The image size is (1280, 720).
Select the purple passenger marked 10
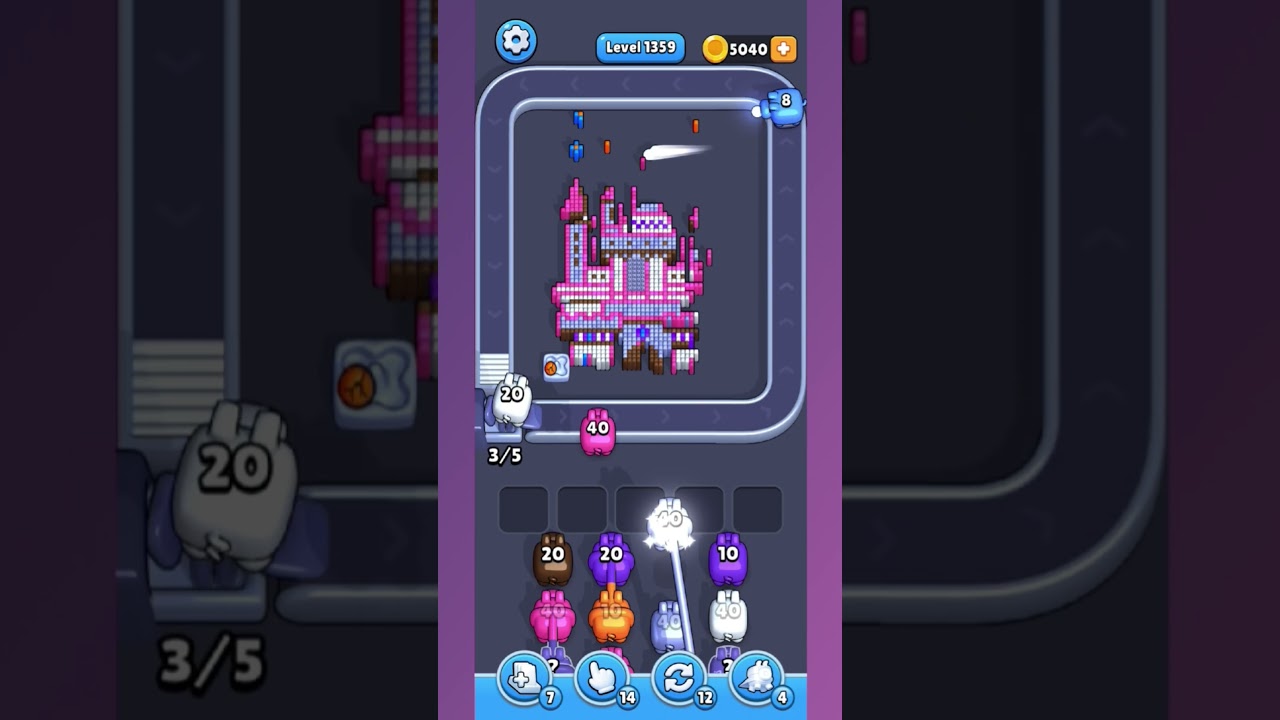tap(726, 555)
